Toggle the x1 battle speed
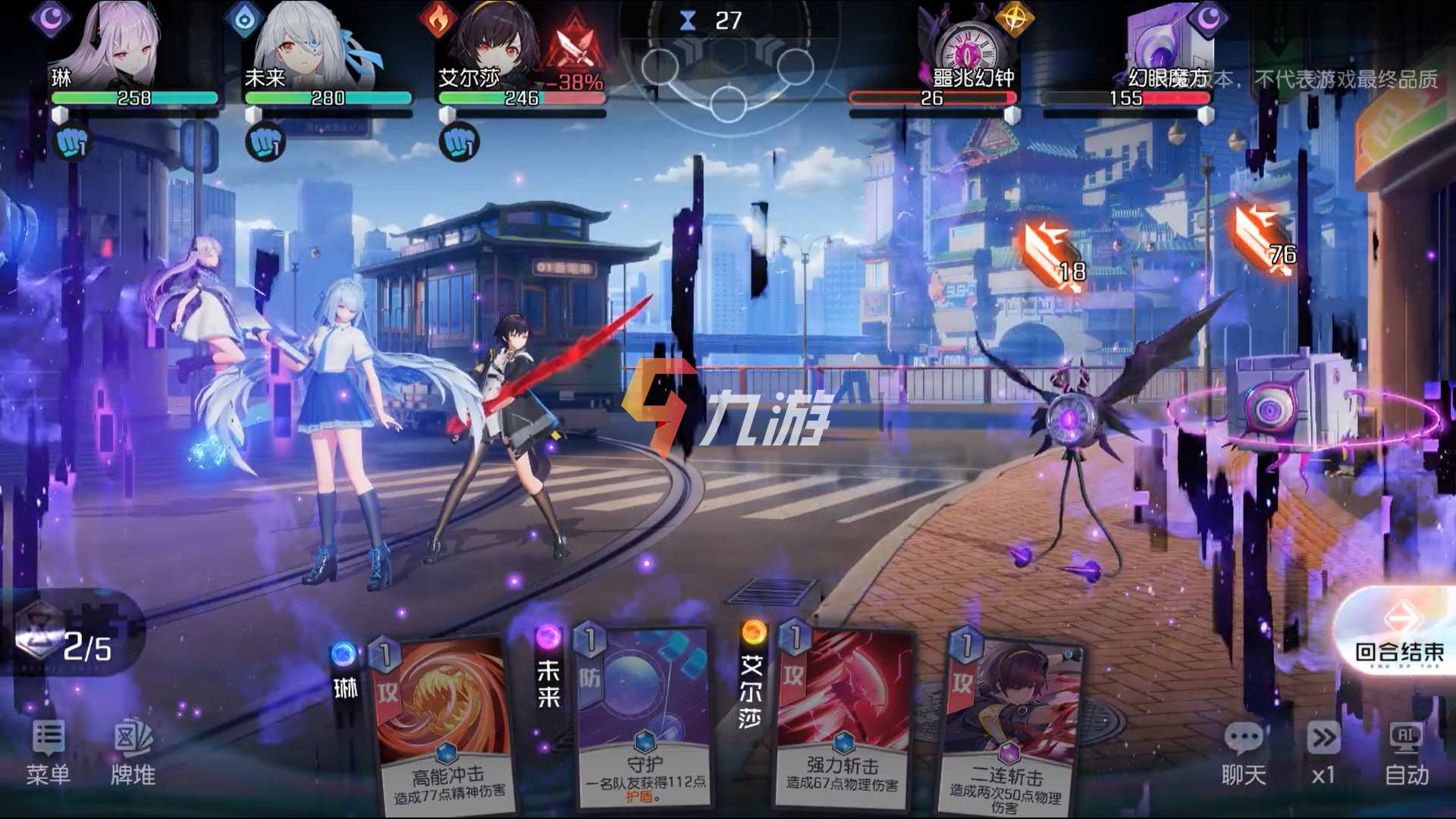The width and height of the screenshot is (1456, 819). [x=1323, y=751]
